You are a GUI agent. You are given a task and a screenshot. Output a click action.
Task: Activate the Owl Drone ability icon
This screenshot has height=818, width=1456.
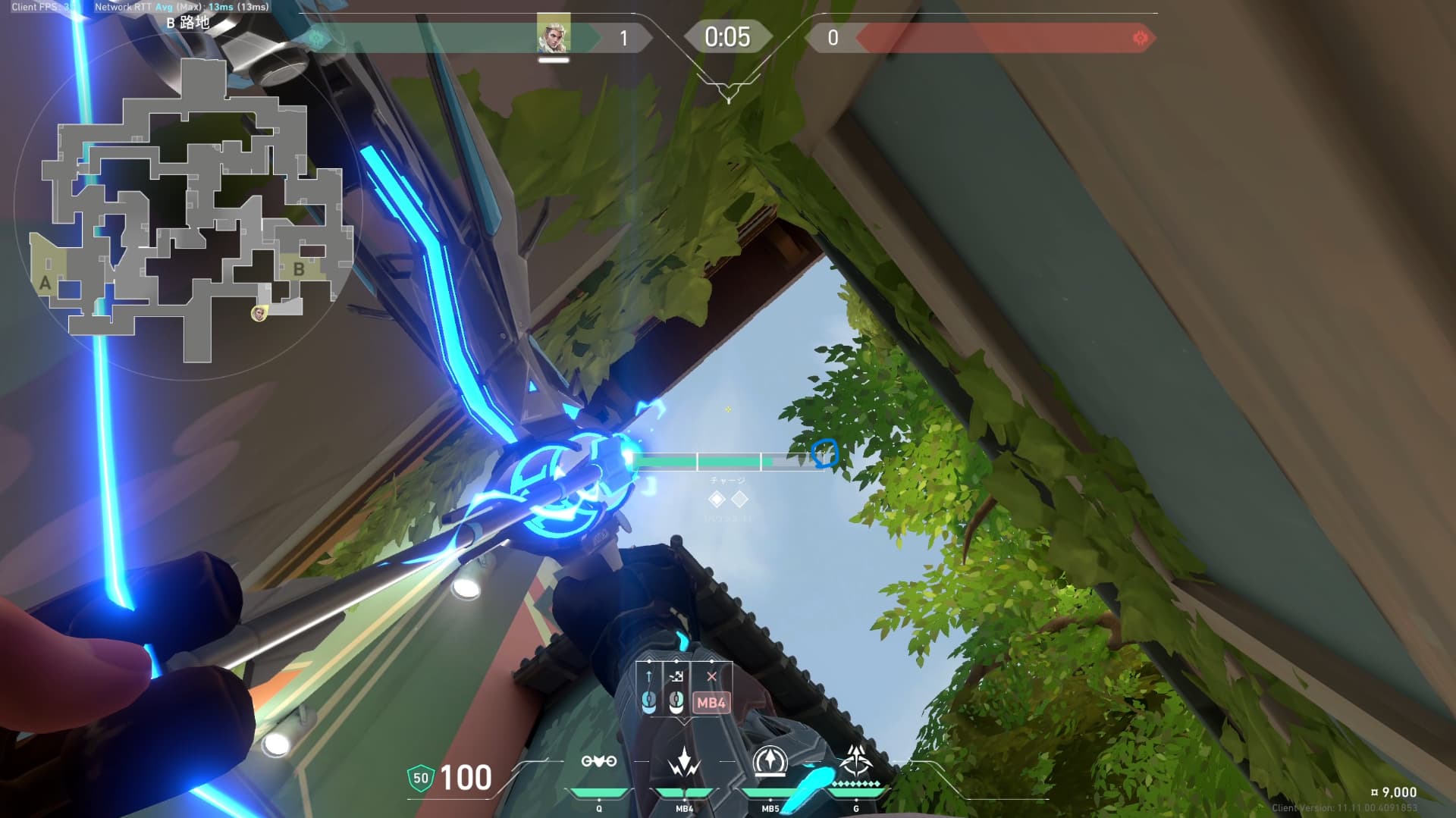pos(598,761)
